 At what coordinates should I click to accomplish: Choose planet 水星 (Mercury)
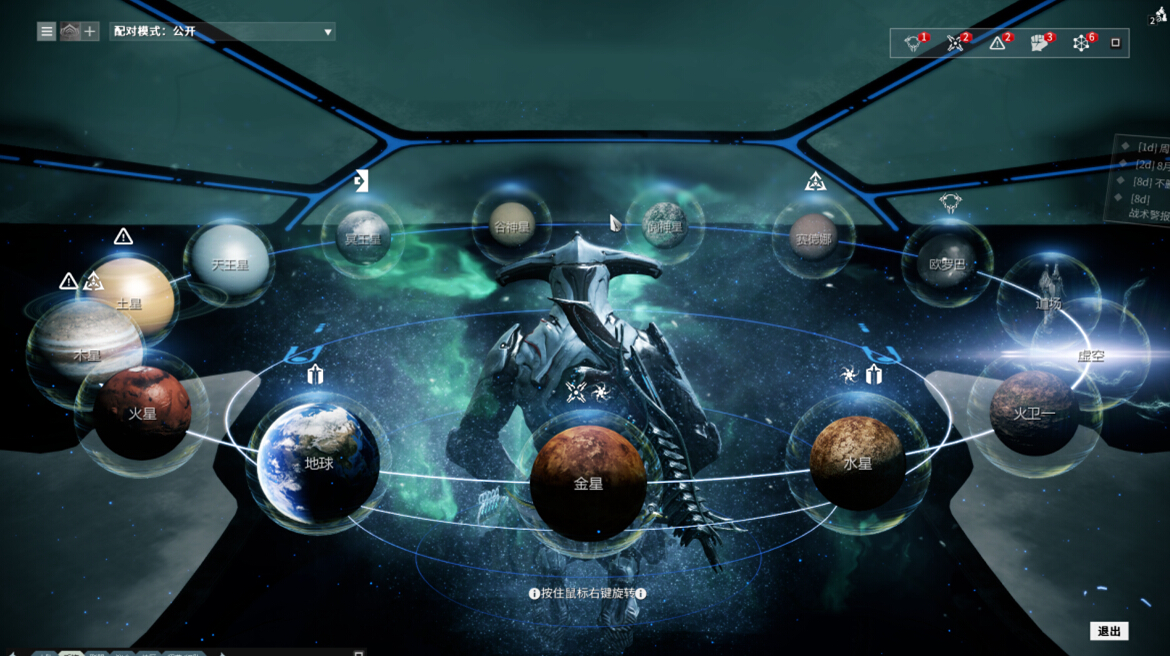coord(857,463)
